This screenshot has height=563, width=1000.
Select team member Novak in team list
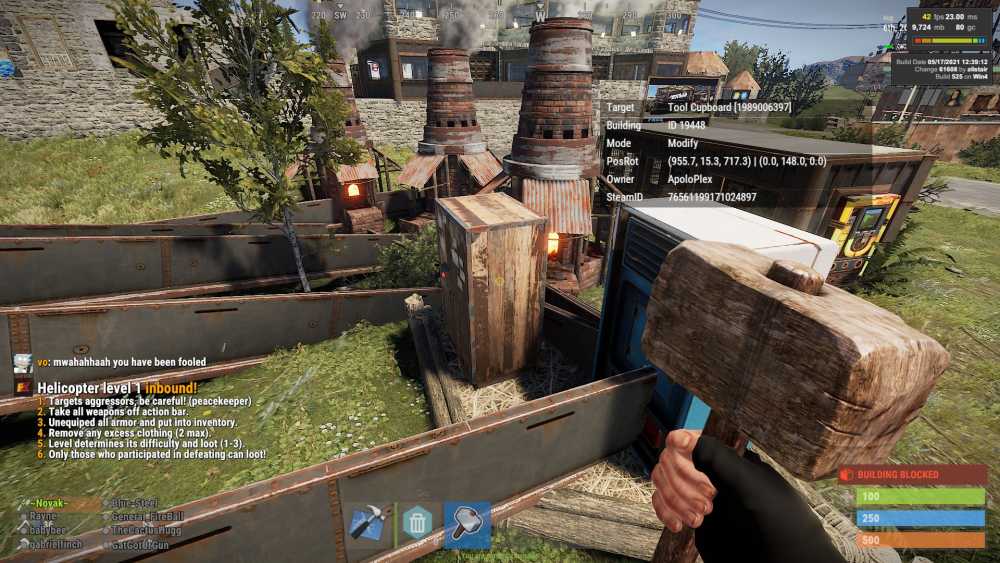tap(48, 504)
